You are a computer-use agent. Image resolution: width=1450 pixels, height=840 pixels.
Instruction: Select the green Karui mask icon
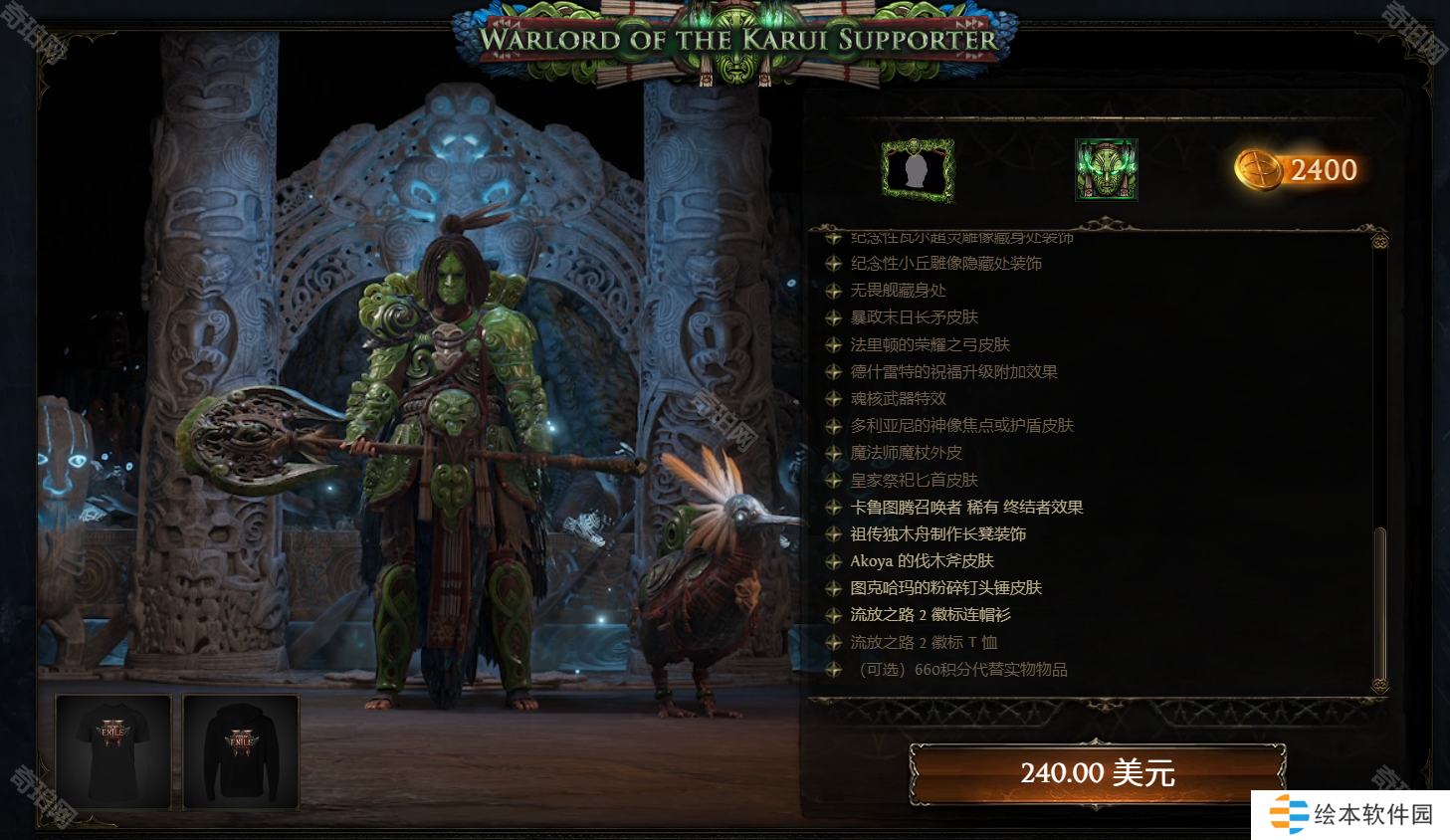click(1106, 170)
